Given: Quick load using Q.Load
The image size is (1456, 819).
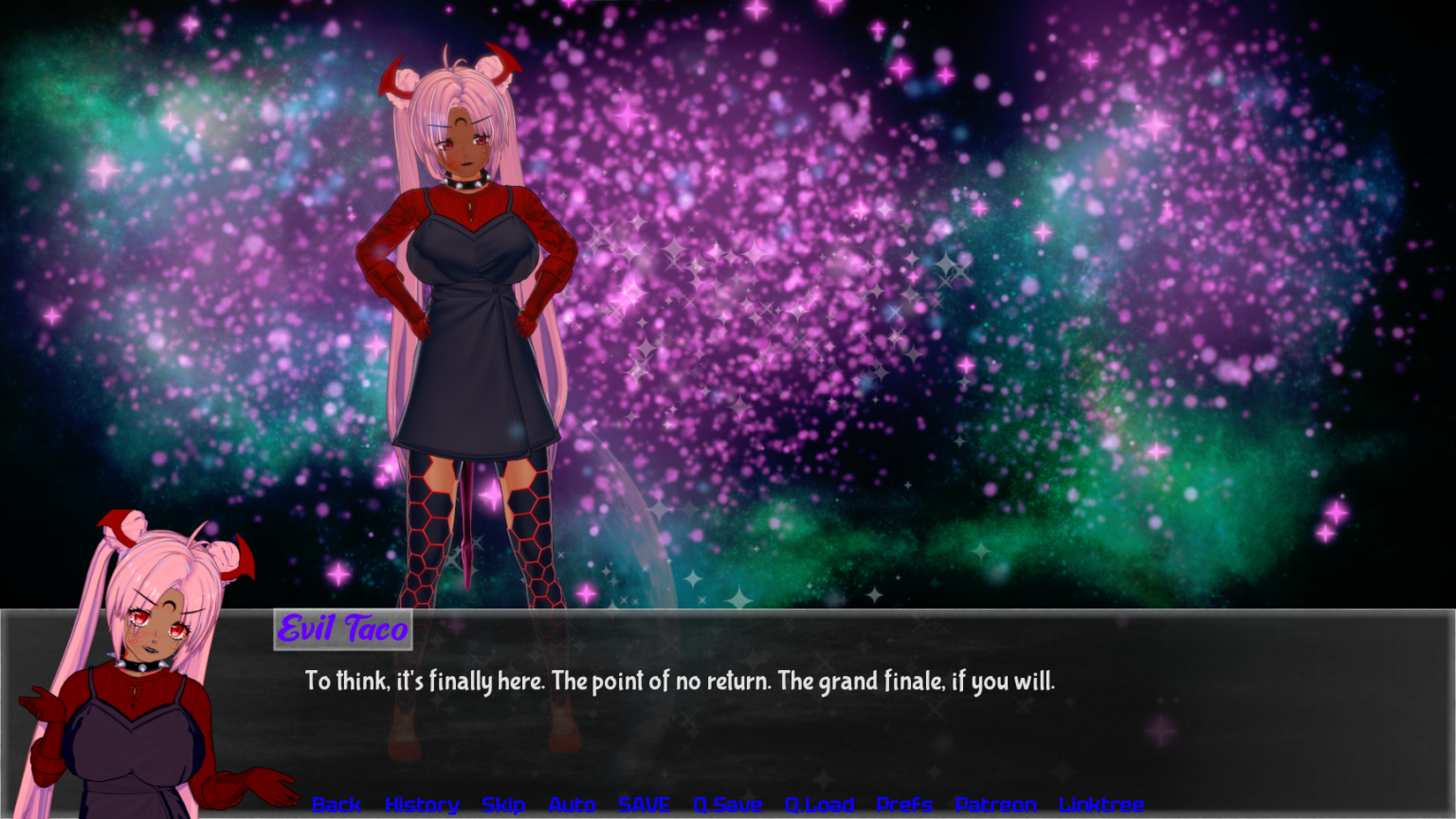Looking at the screenshot, I should click(819, 805).
